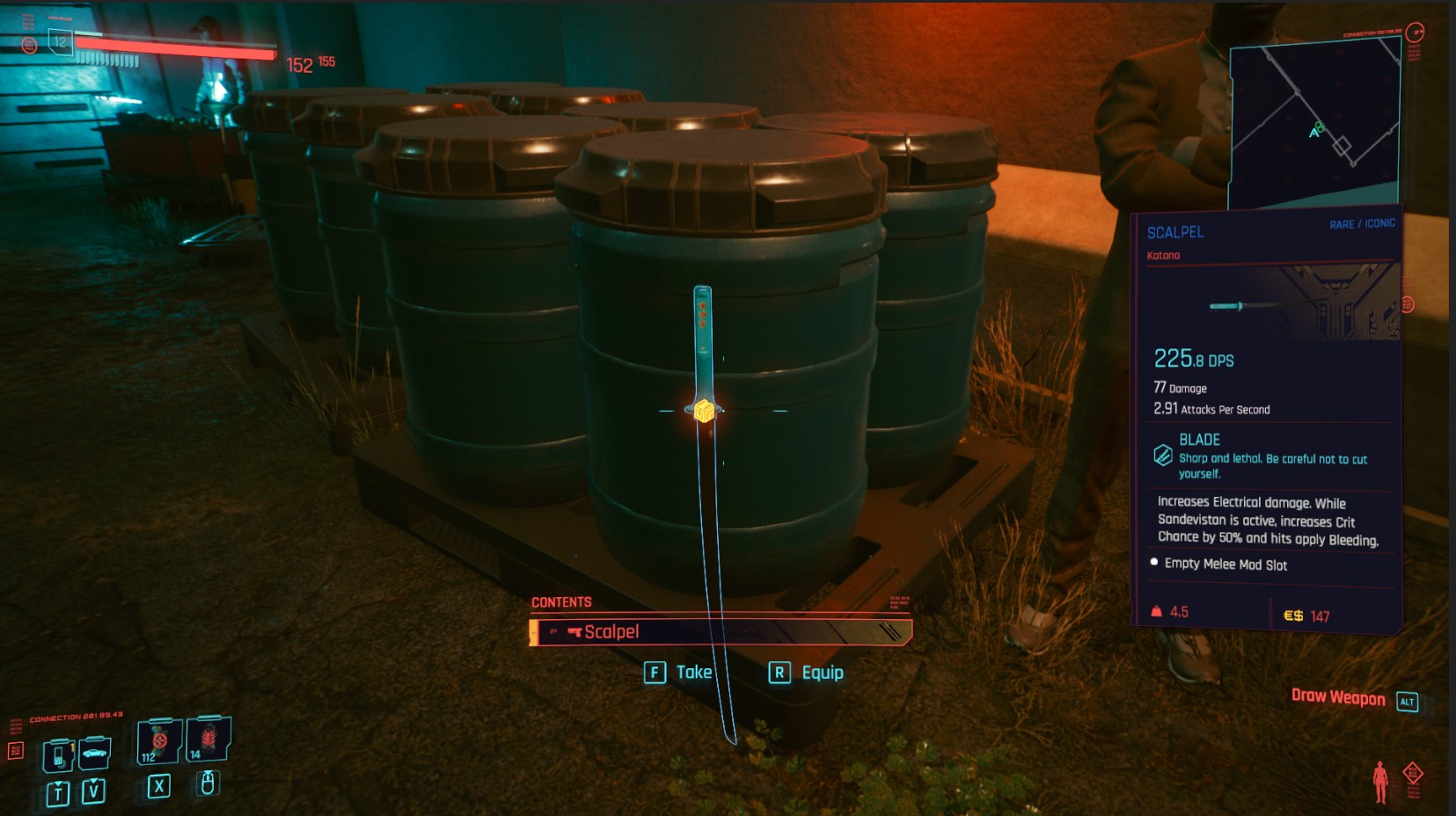Image resolution: width=1456 pixels, height=816 pixels.
Task: Click the weight icon showing 4.5
Action: pos(1155,611)
